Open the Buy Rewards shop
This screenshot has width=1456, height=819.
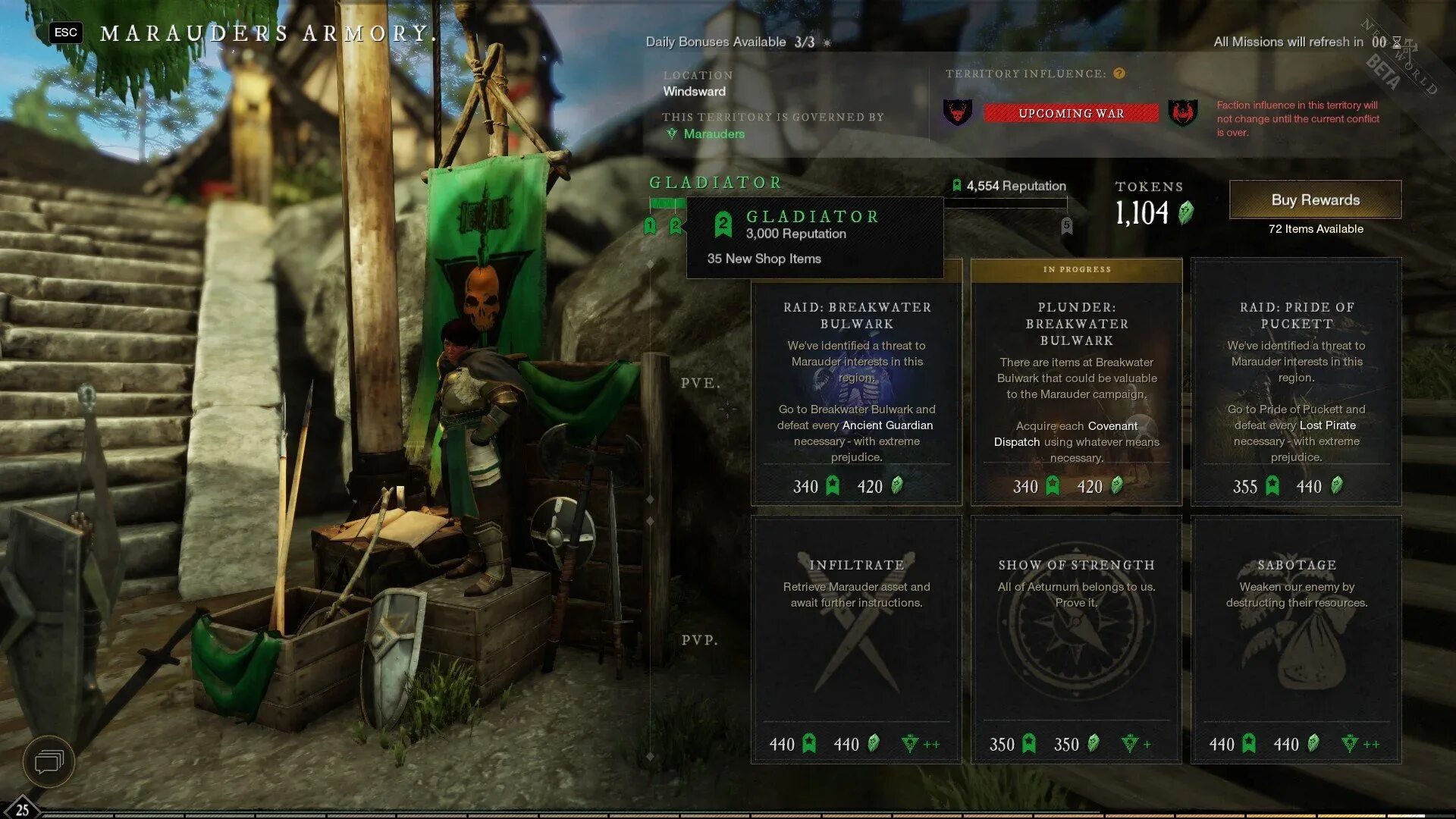click(1315, 200)
